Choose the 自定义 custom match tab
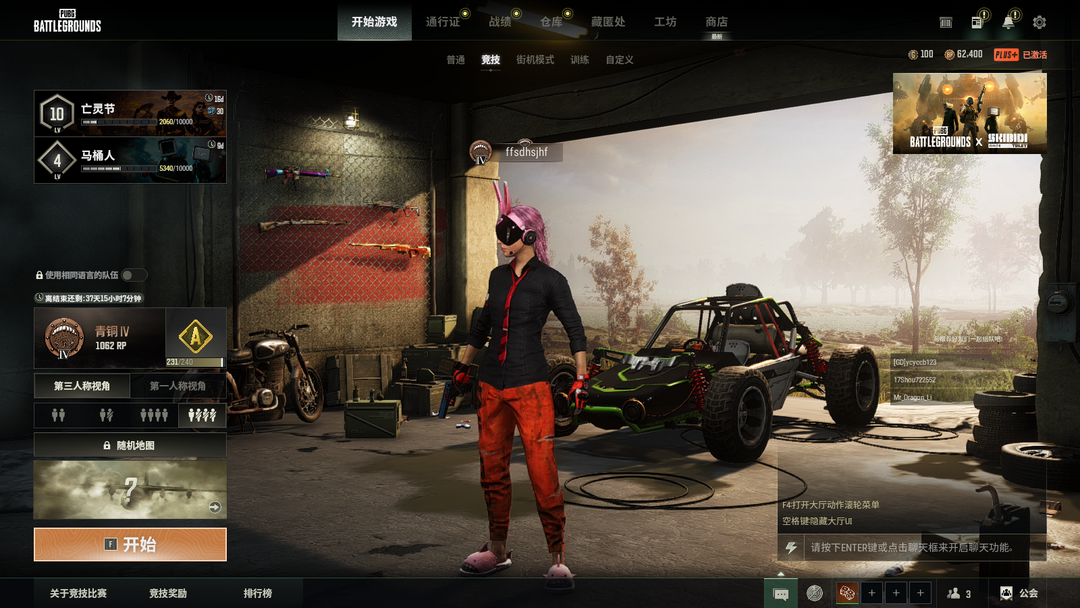 pyautogui.click(x=619, y=60)
